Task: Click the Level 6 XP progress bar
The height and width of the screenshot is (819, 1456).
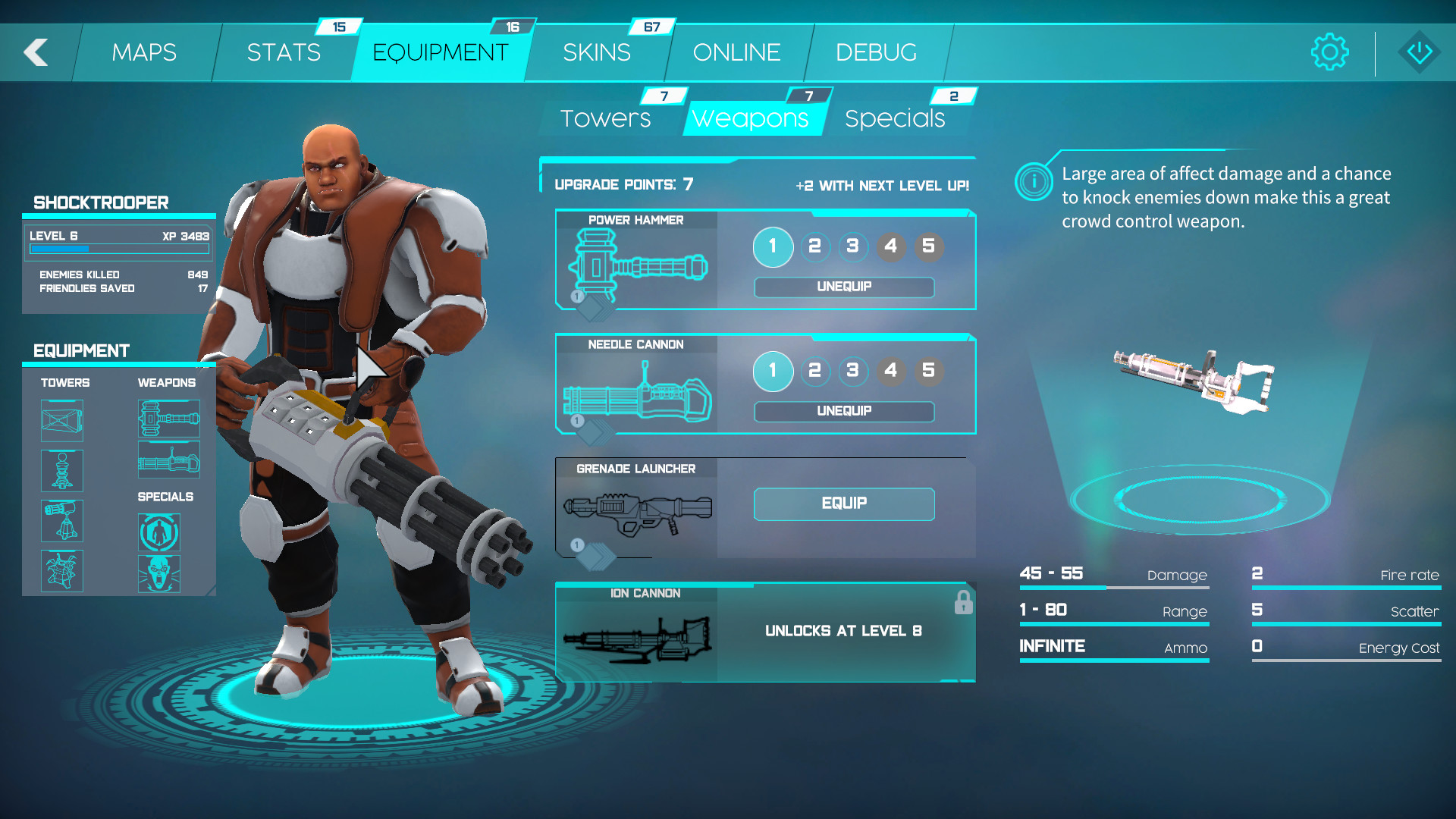Action: 118,249
